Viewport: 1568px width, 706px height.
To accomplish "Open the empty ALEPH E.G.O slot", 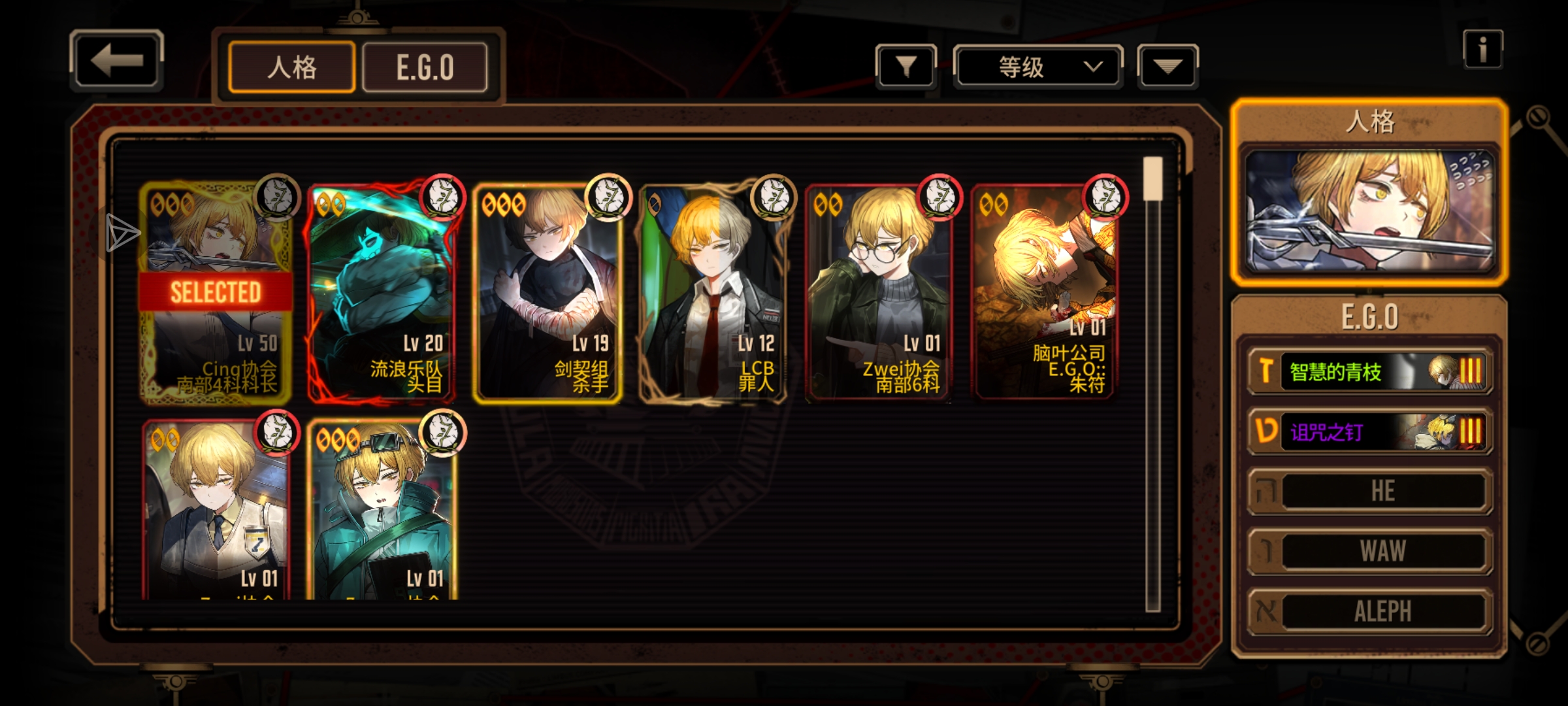I will point(1370,611).
